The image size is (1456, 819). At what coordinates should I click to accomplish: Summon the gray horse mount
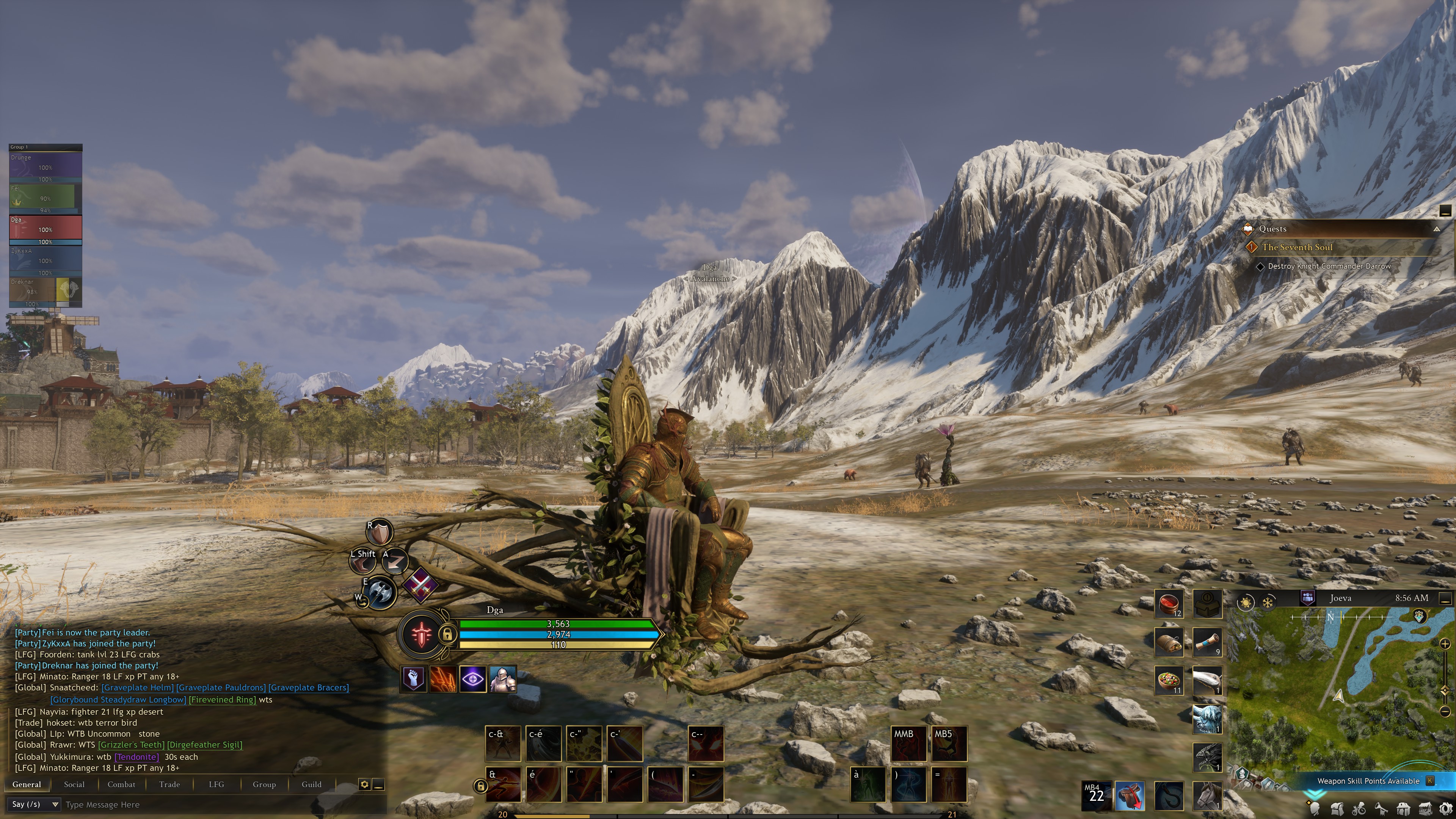click(x=1207, y=795)
